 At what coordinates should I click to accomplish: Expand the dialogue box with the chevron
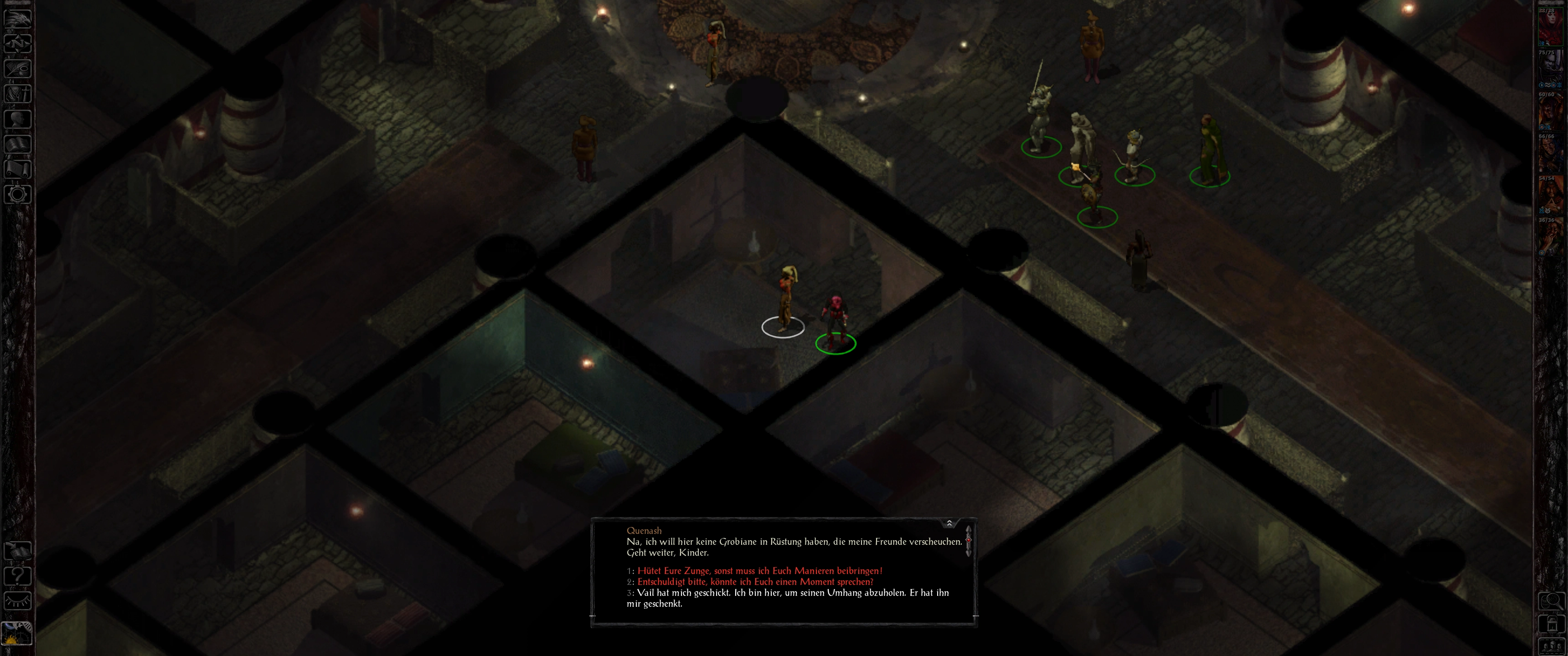[x=949, y=523]
